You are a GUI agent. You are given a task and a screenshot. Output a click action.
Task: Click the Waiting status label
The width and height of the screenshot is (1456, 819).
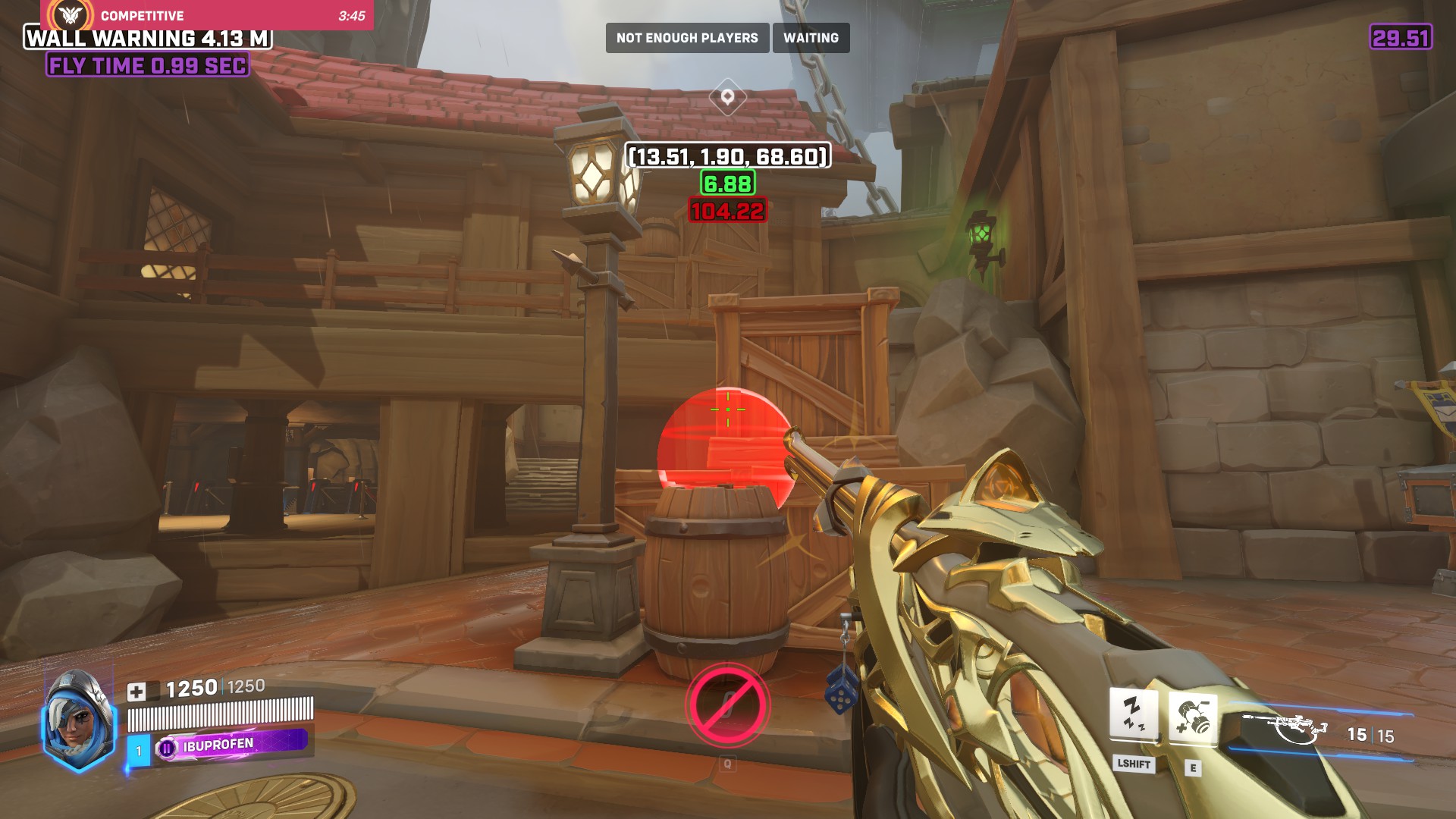tap(811, 38)
